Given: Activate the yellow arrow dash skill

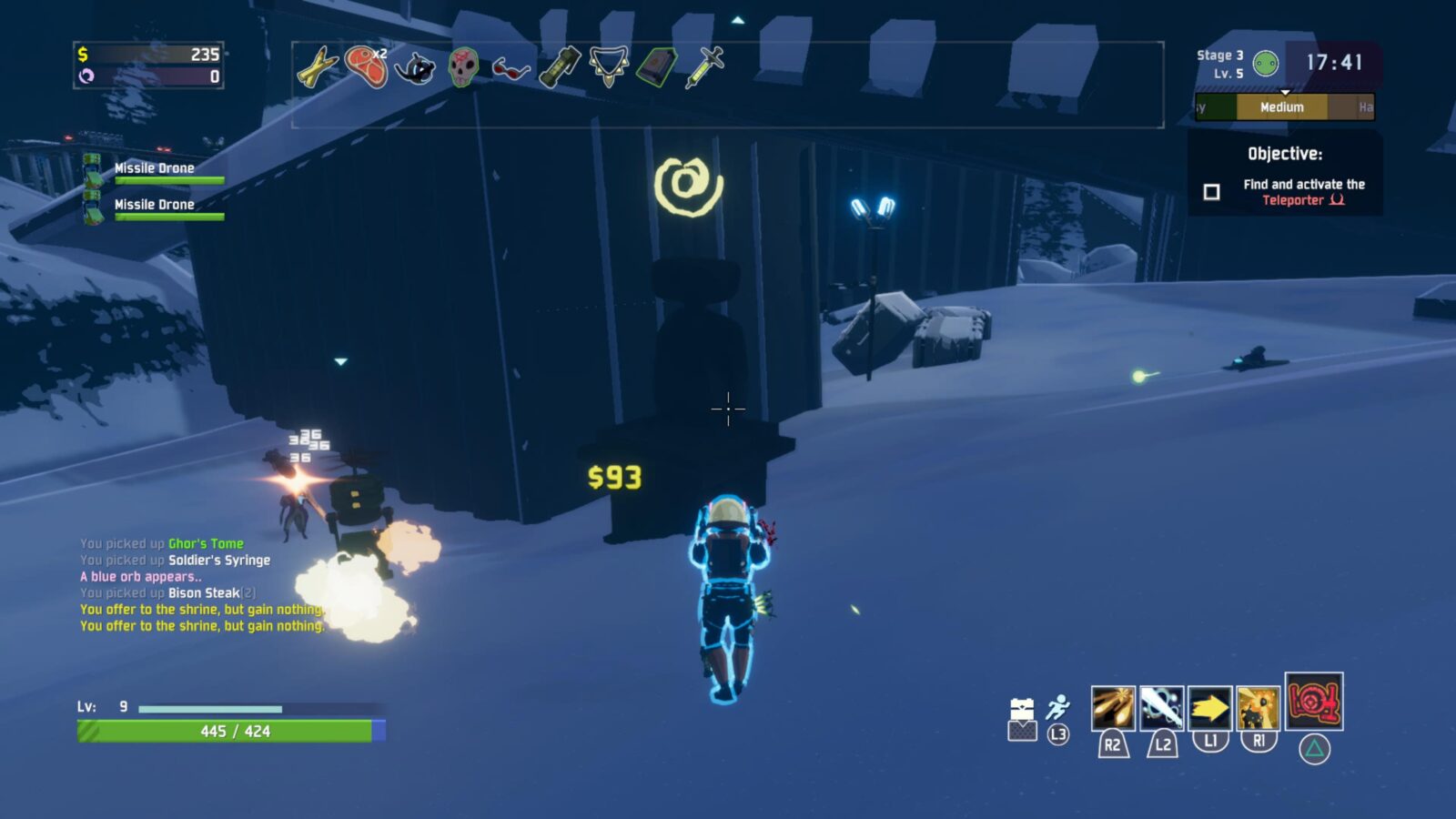Looking at the screenshot, I should point(1209,708).
